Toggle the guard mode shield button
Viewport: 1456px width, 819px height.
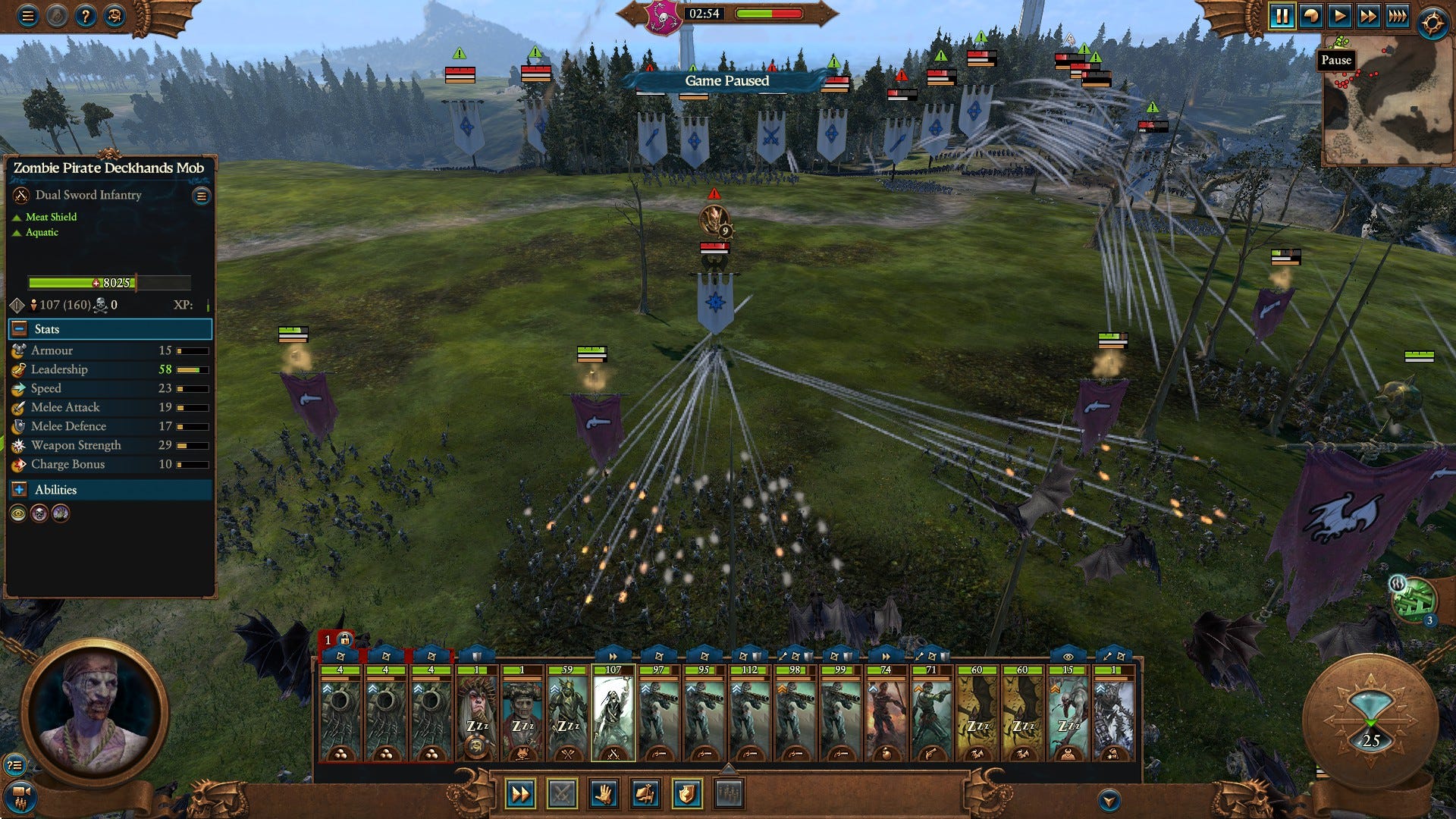click(x=686, y=794)
